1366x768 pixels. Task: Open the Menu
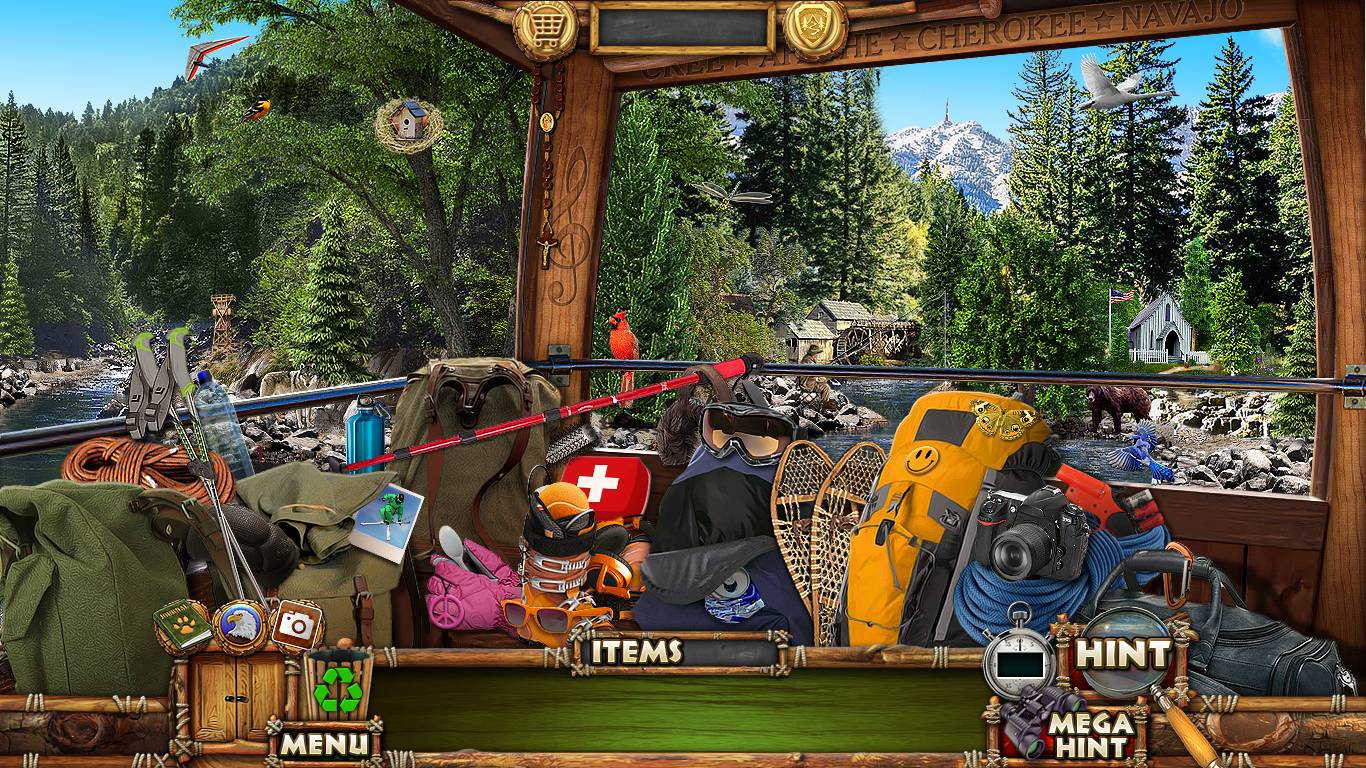tap(323, 743)
